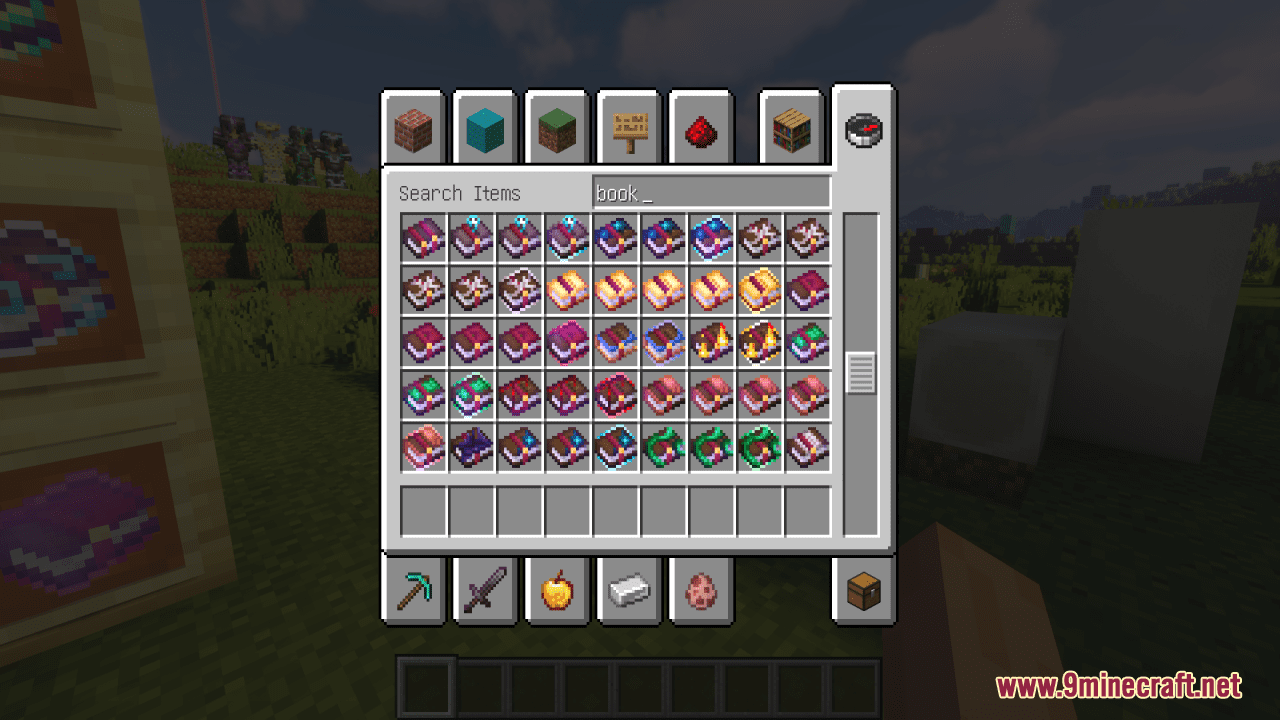Screen dimensions: 1280x720
Task: Open the Redstone tab
Action: (x=701, y=128)
